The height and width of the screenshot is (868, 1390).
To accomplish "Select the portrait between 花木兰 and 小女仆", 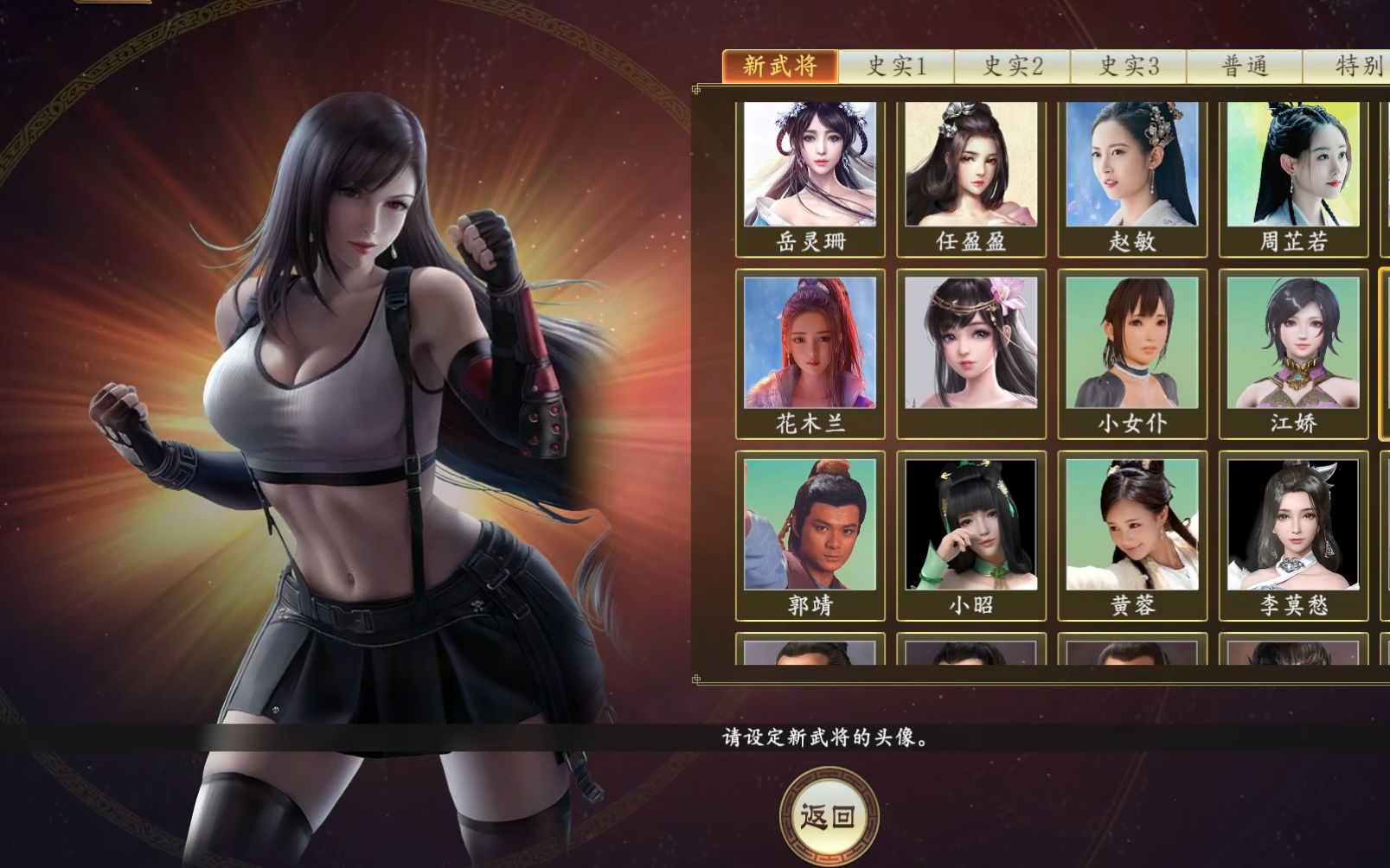I will tap(970, 346).
